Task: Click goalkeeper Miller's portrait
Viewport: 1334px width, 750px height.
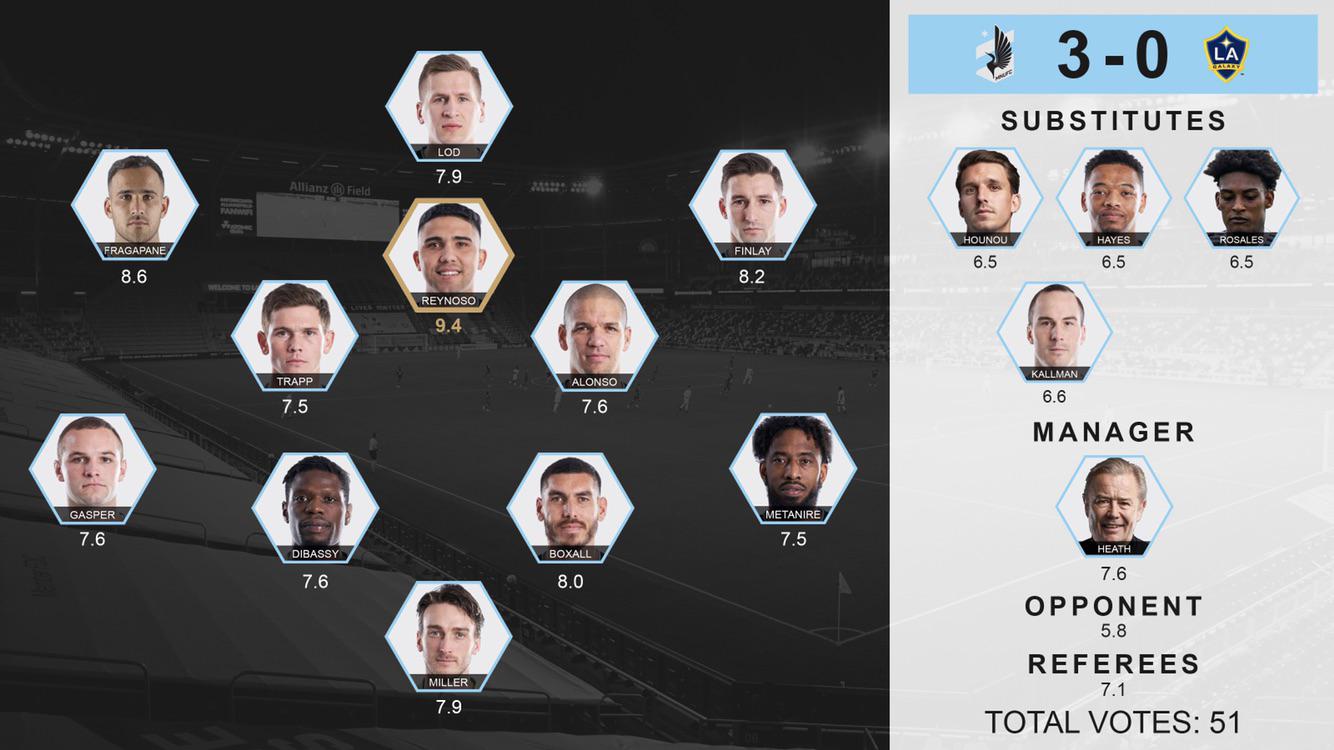Action: [x=449, y=636]
